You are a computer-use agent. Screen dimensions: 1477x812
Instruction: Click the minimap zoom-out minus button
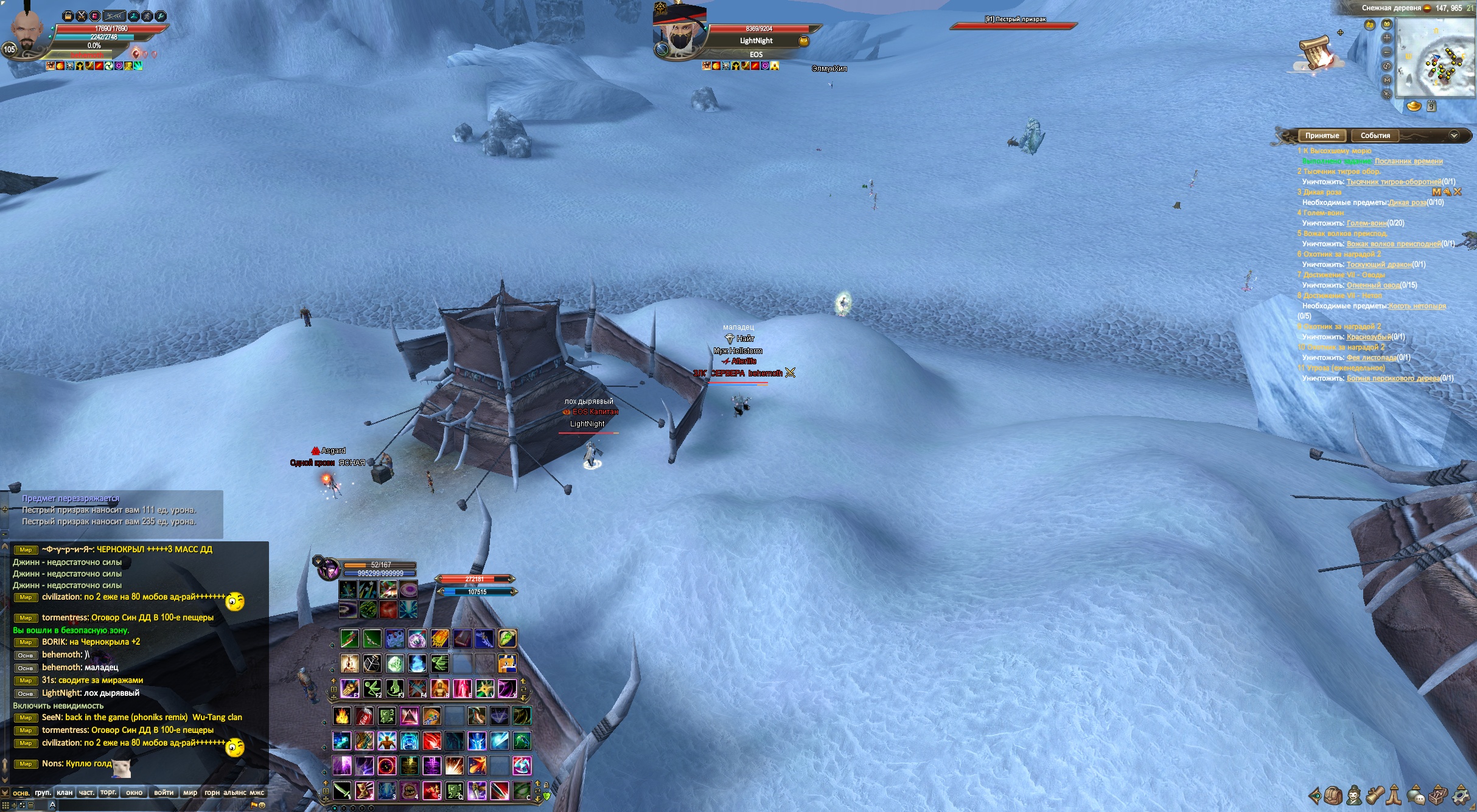tap(1387, 52)
